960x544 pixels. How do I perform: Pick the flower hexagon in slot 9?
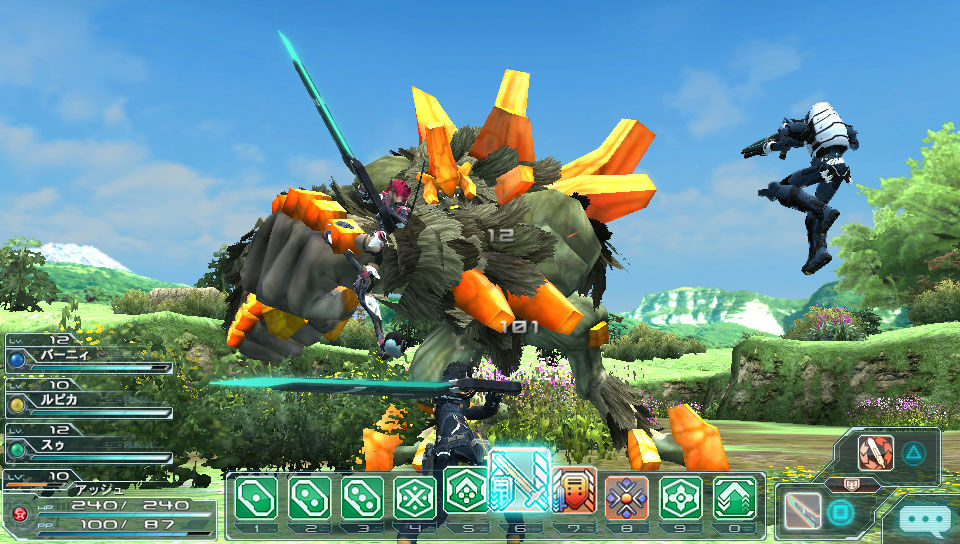click(x=680, y=497)
